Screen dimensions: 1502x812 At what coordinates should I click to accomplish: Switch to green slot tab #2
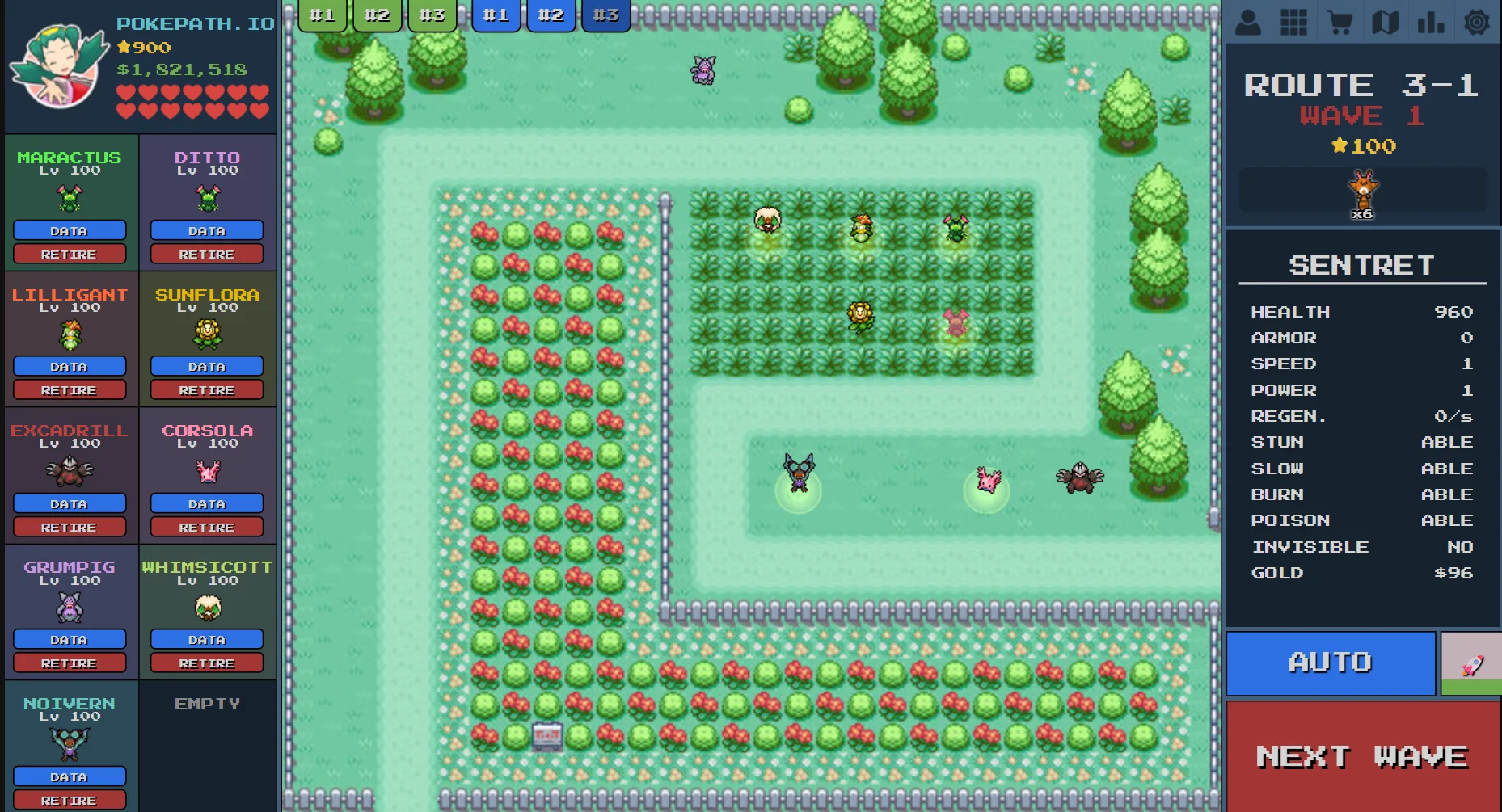pyautogui.click(x=377, y=14)
